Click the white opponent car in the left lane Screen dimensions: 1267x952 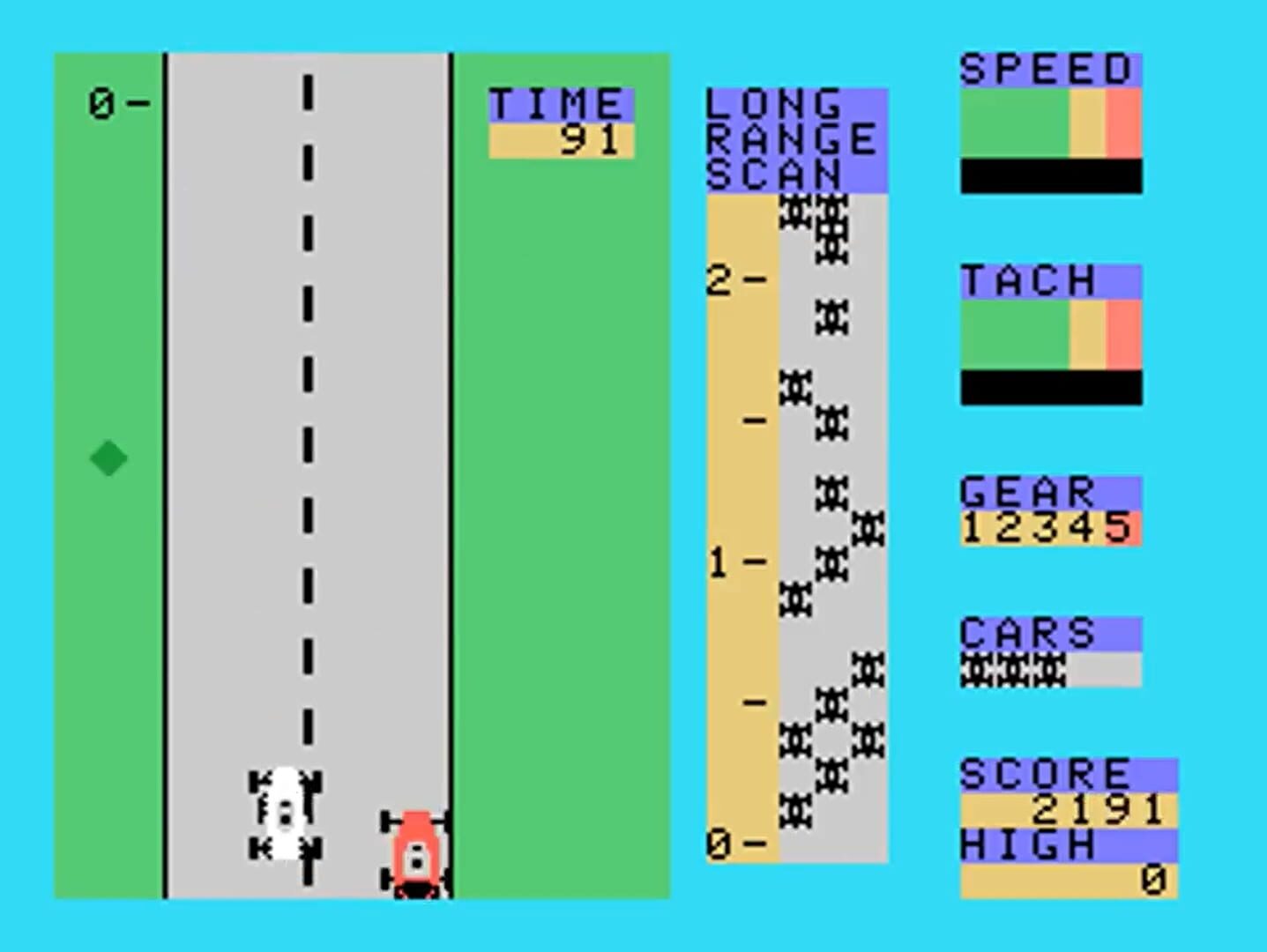[284, 811]
